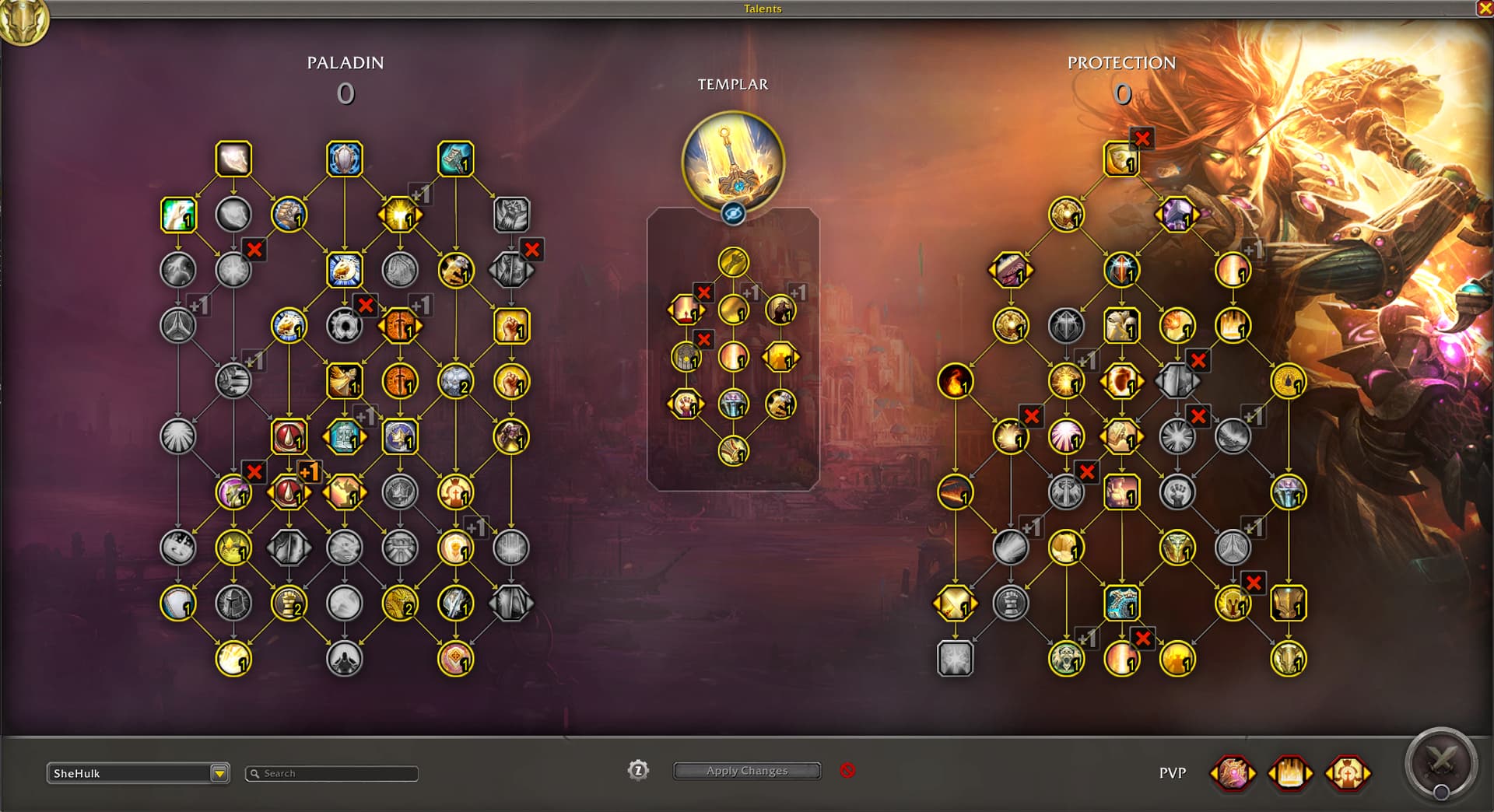Click the top Protection tree talent node
This screenshot has height=812, width=1494.
pyautogui.click(x=1121, y=159)
